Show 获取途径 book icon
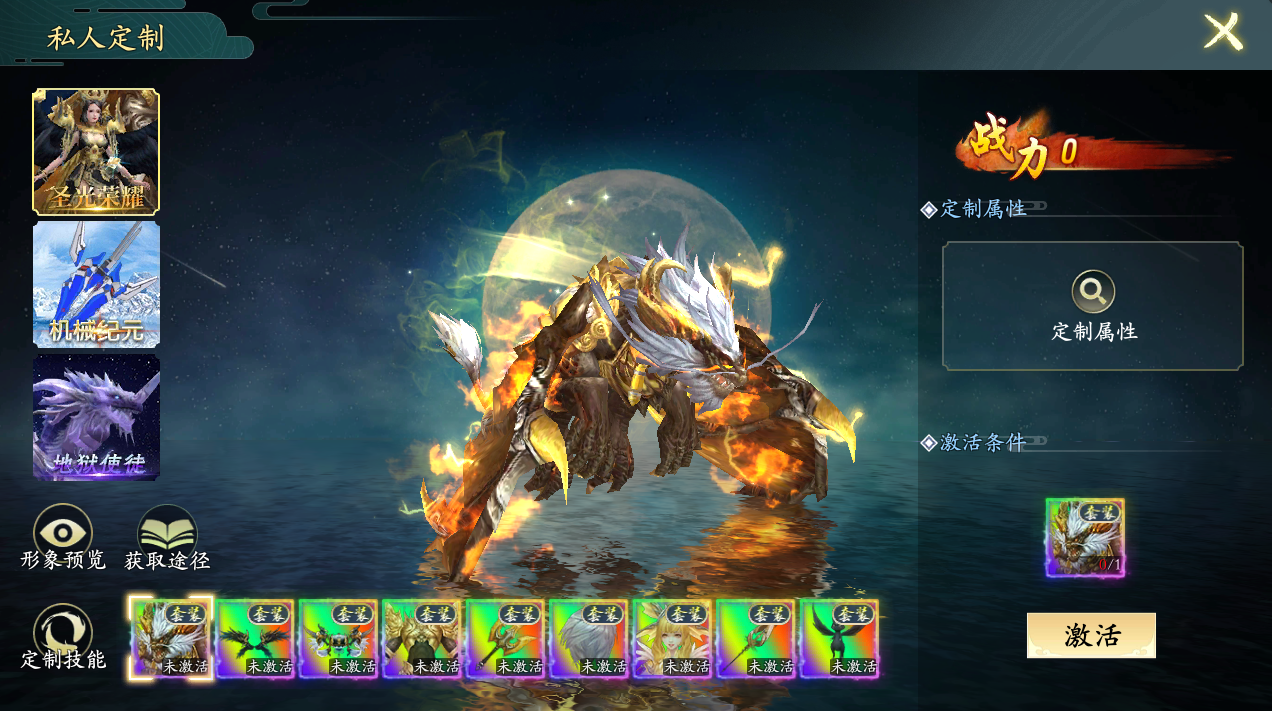 pos(167,533)
